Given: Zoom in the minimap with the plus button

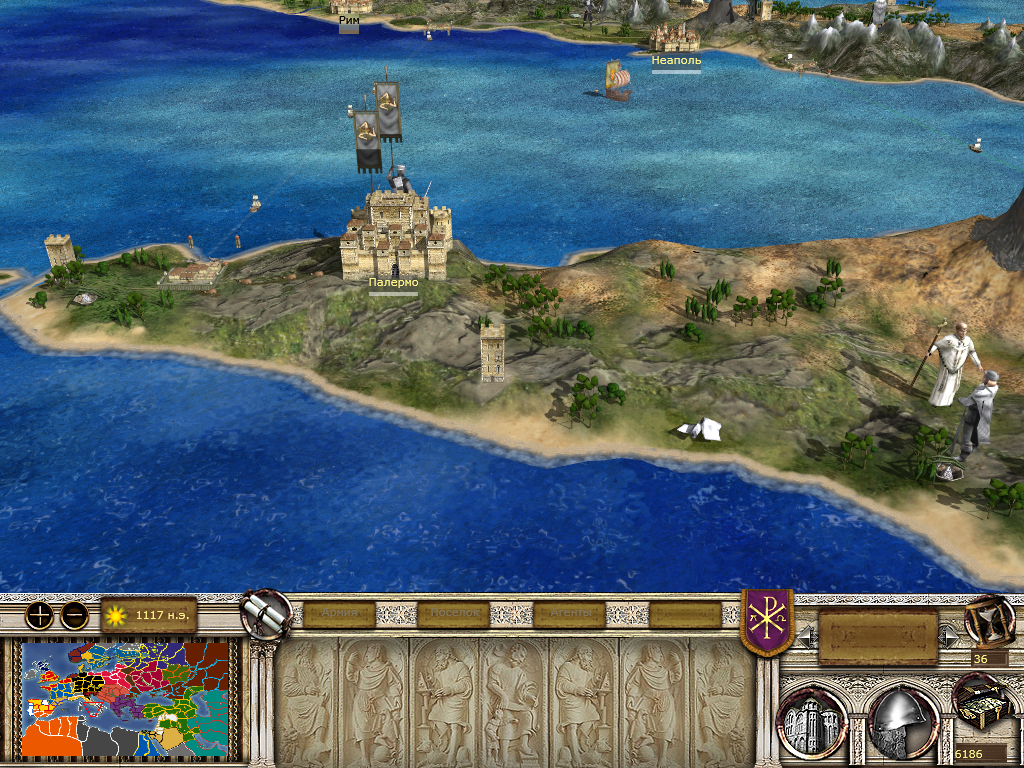Looking at the screenshot, I should [x=39, y=616].
